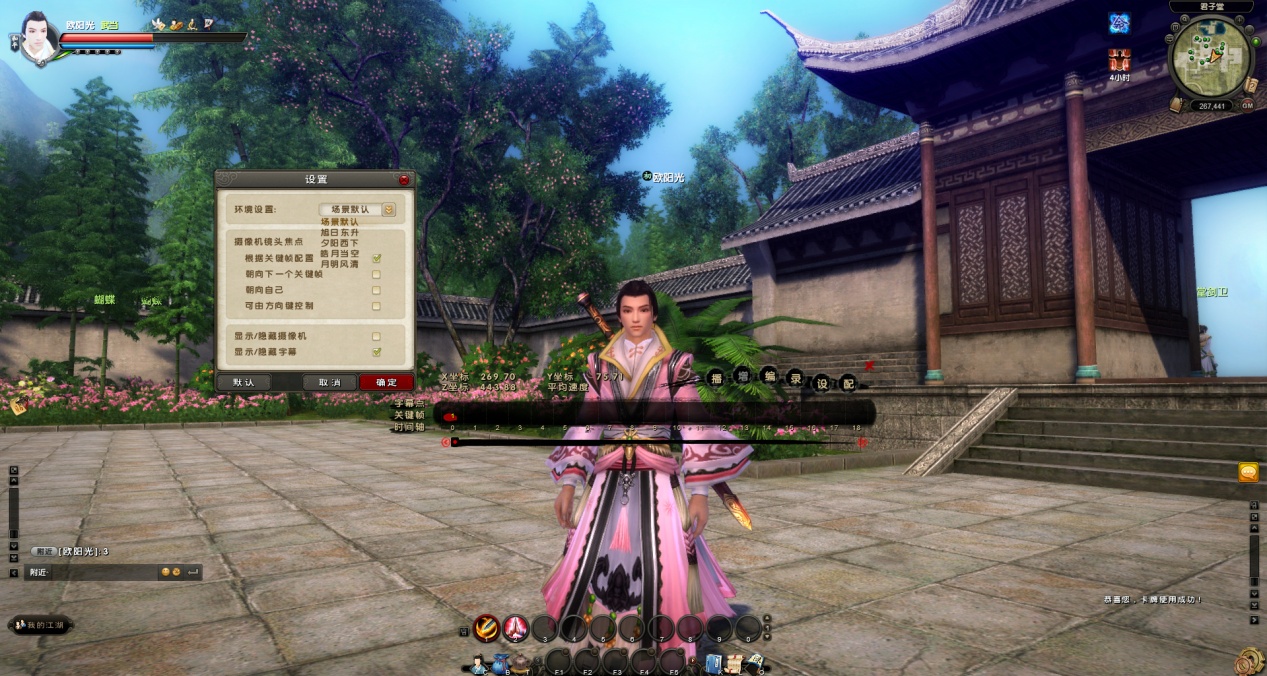Activate the flaming sword skill in slot 1
1267x676 pixels.
487,628
